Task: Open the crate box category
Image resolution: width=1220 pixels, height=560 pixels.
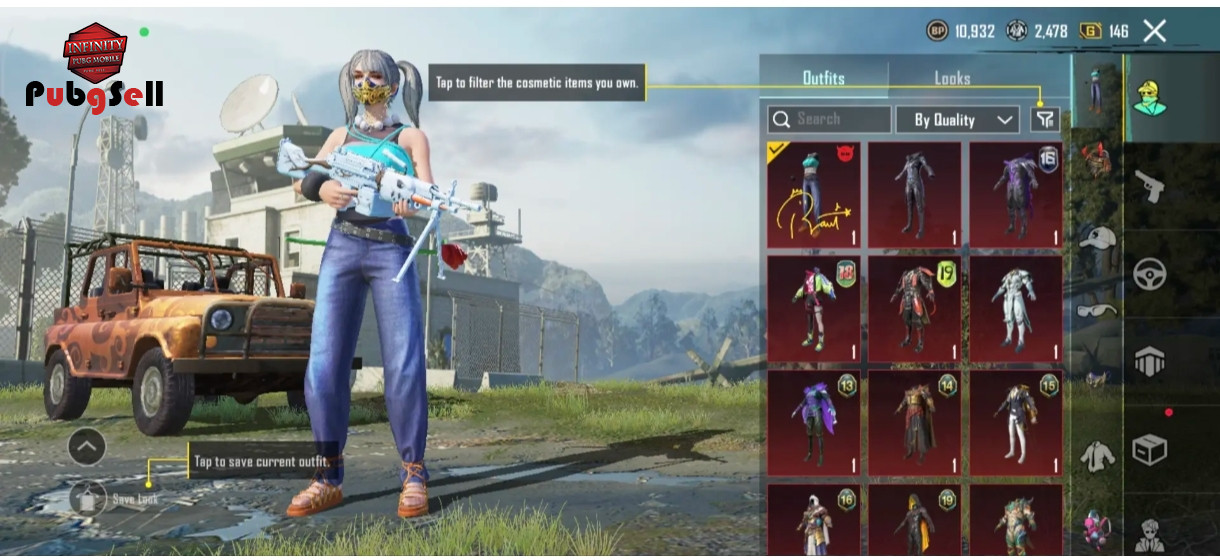Action: [x=1149, y=450]
